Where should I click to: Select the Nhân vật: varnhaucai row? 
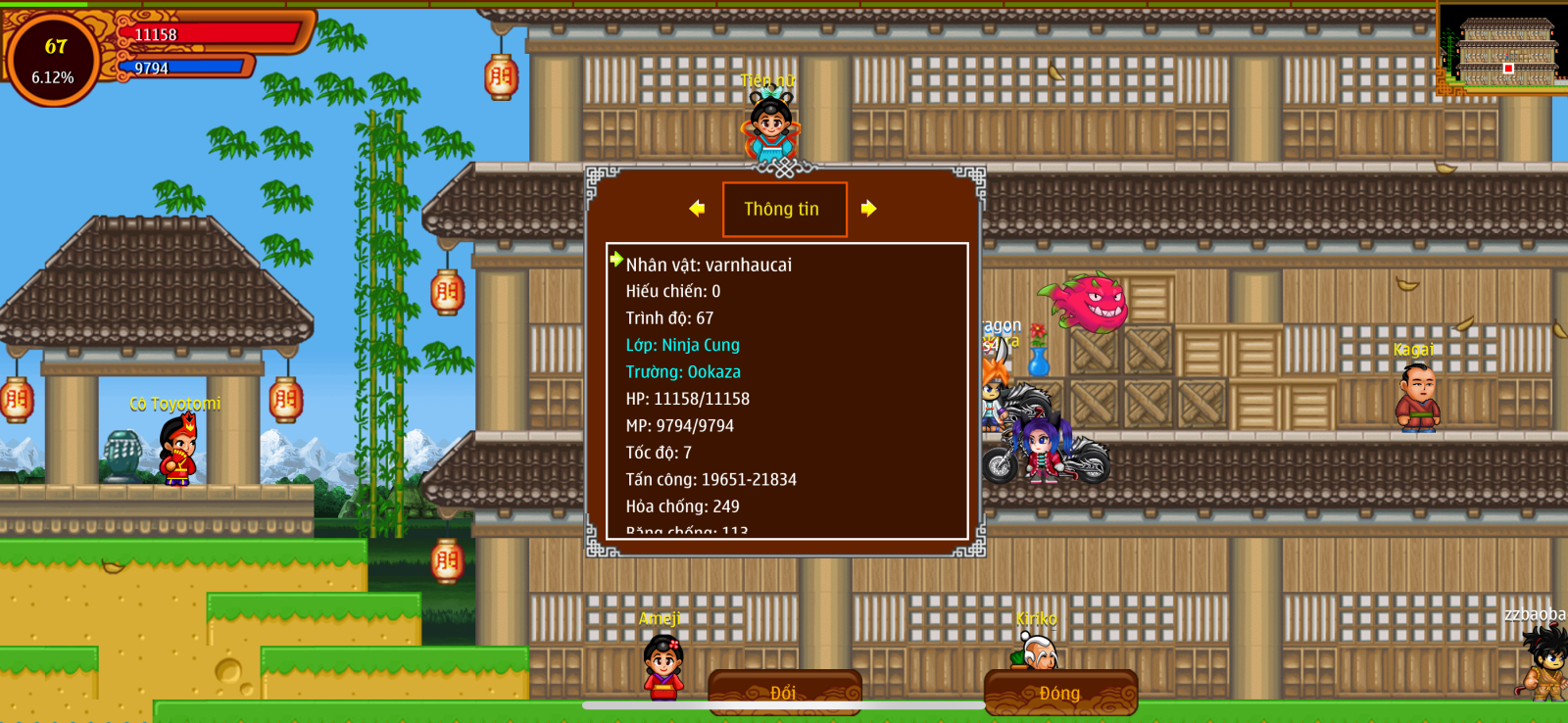709,265
